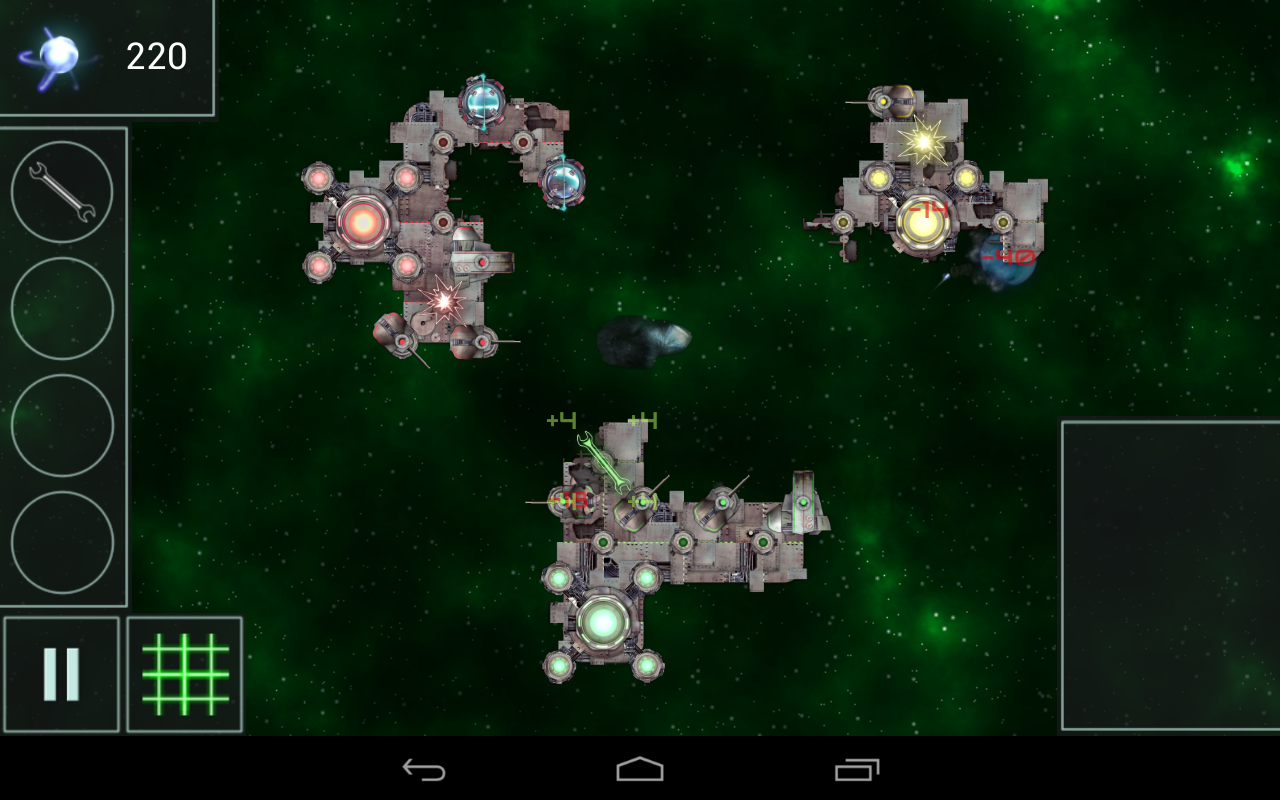Tap the blue shield dome on the top-left station

pos(484,103)
